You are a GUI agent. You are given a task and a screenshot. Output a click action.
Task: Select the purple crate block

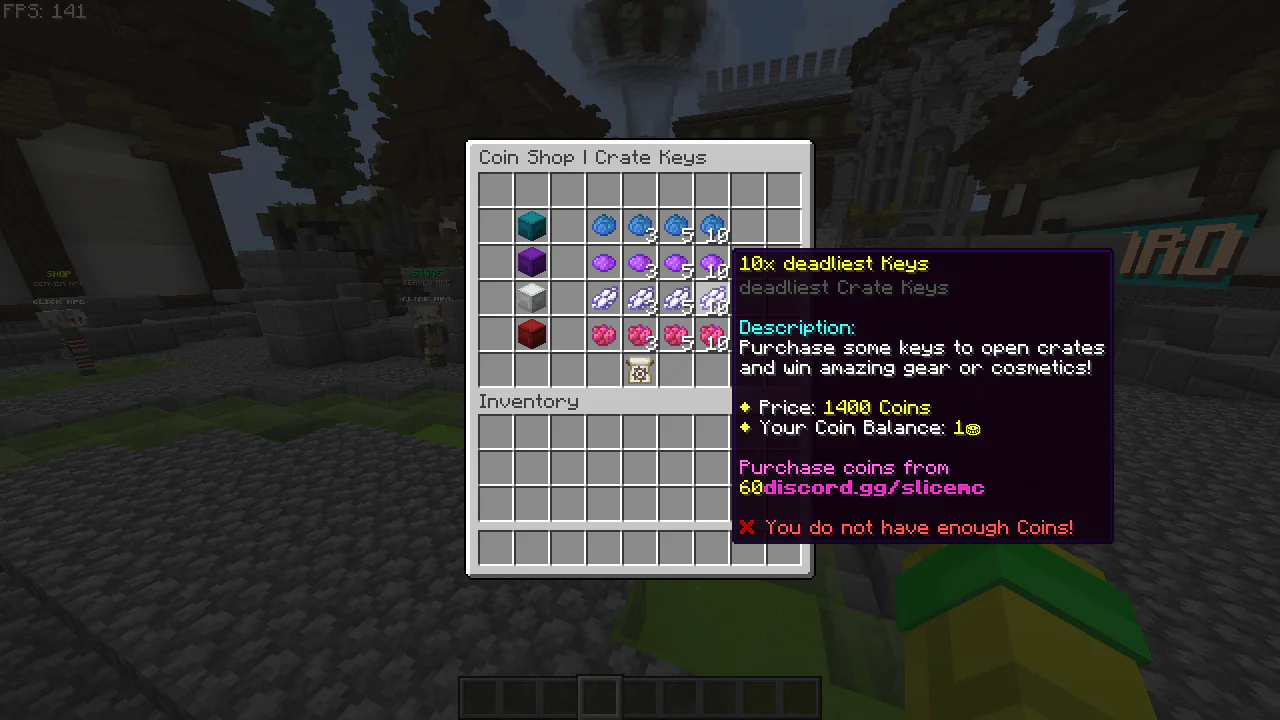(531, 261)
